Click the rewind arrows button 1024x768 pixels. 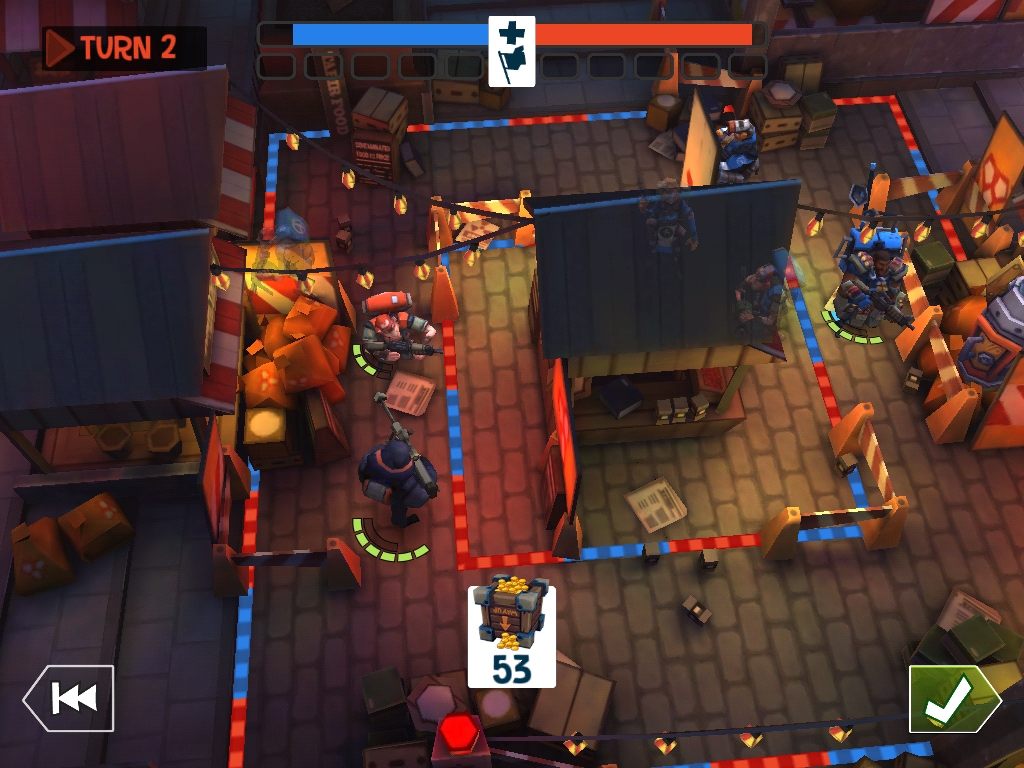[69, 698]
